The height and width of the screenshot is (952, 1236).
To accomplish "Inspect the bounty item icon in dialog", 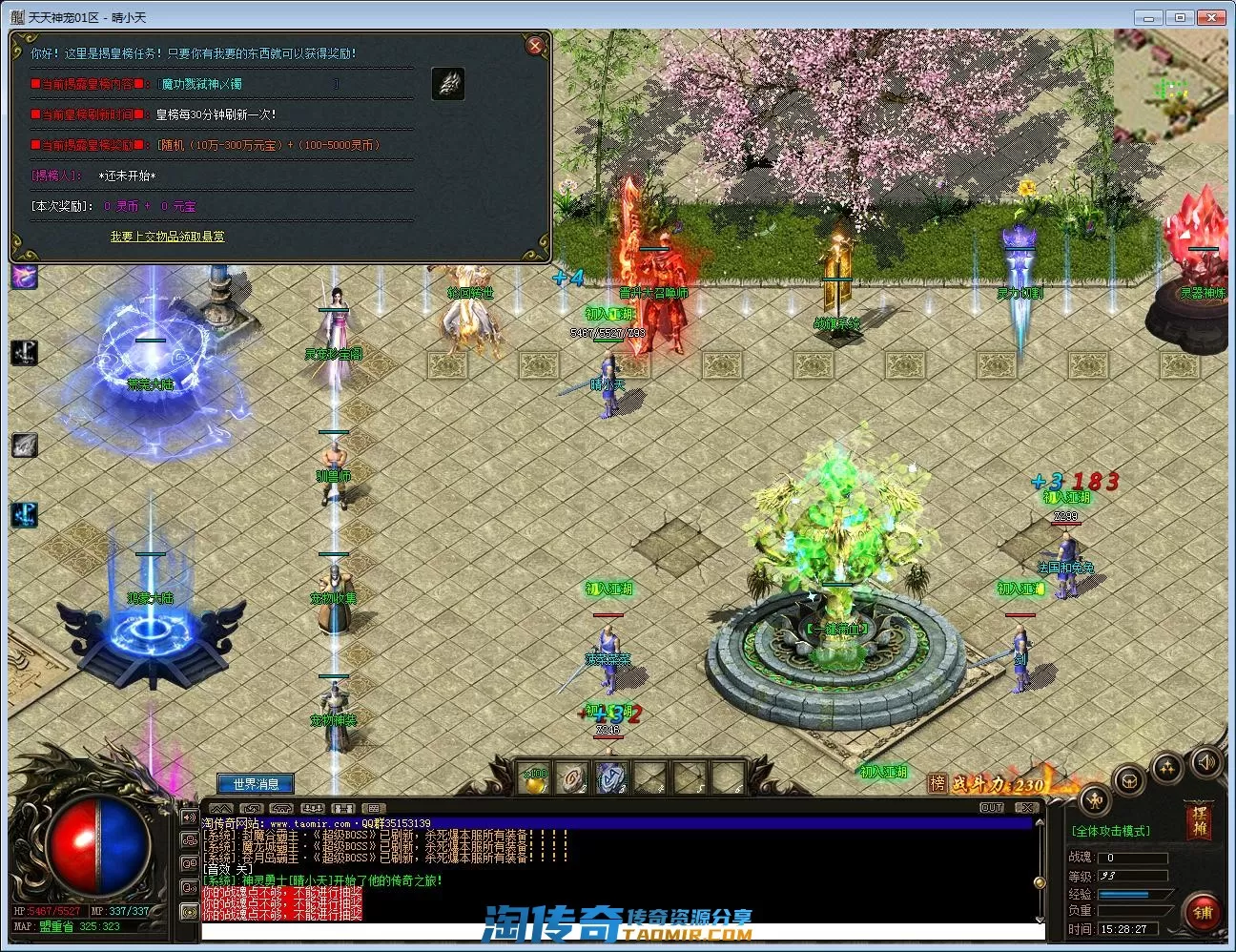I will pos(448,84).
